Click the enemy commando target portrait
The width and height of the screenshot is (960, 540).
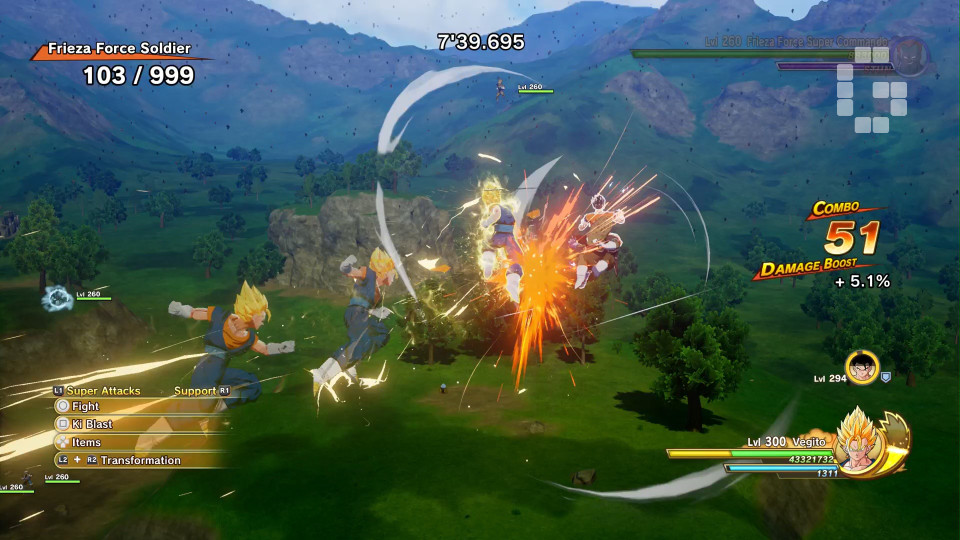908,53
